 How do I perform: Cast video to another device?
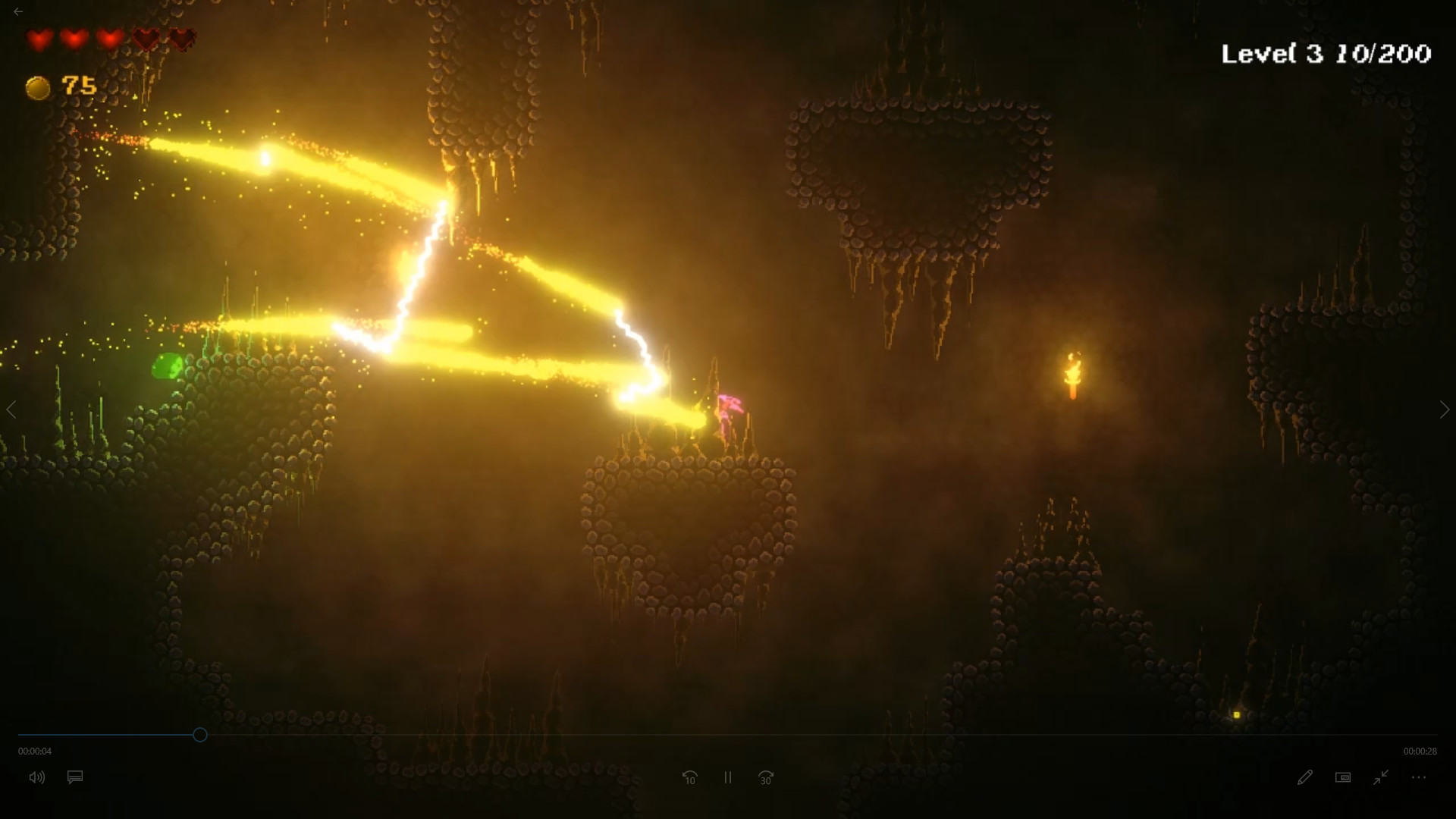[1343, 777]
